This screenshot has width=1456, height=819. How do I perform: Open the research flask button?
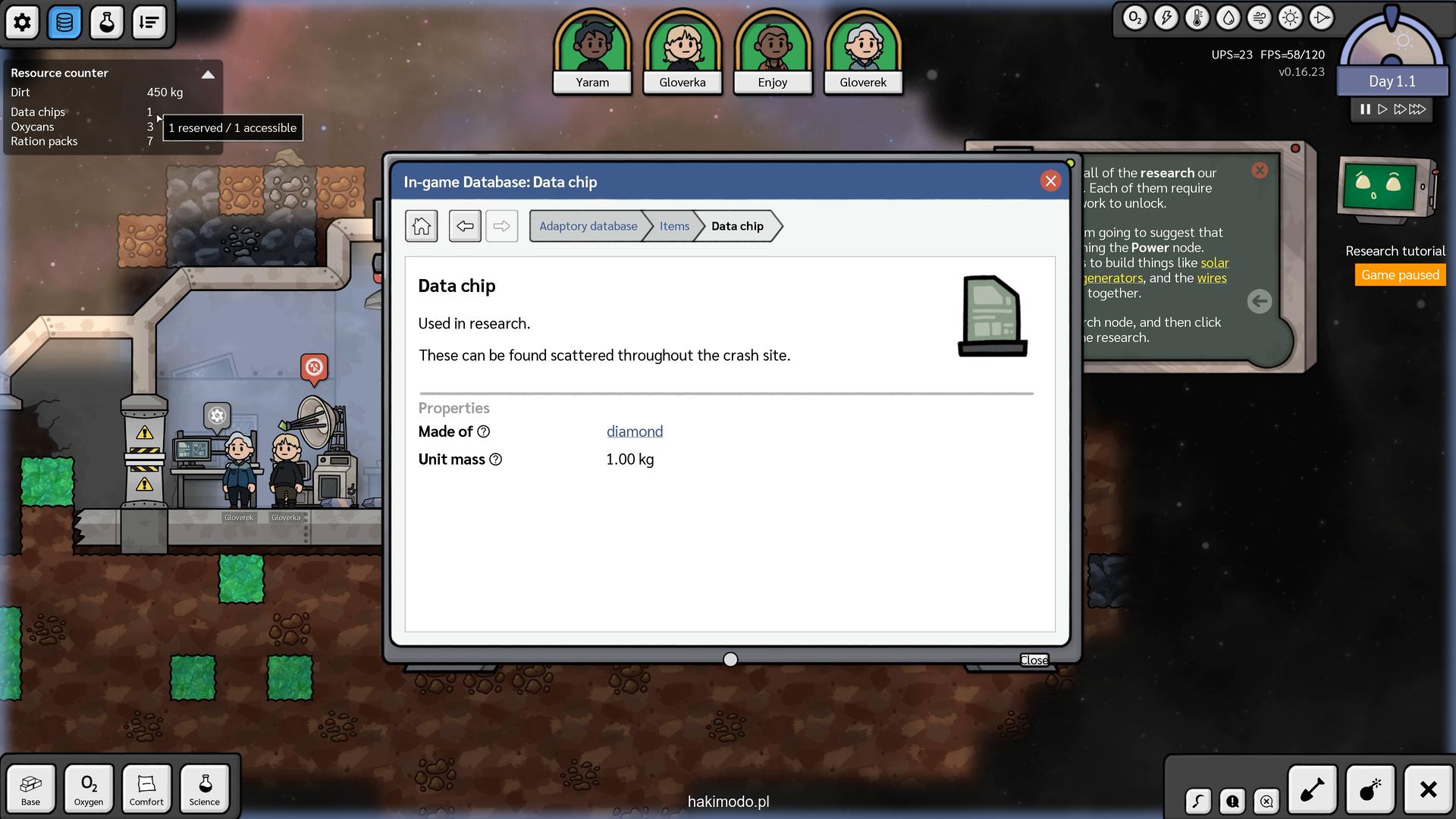[x=107, y=23]
